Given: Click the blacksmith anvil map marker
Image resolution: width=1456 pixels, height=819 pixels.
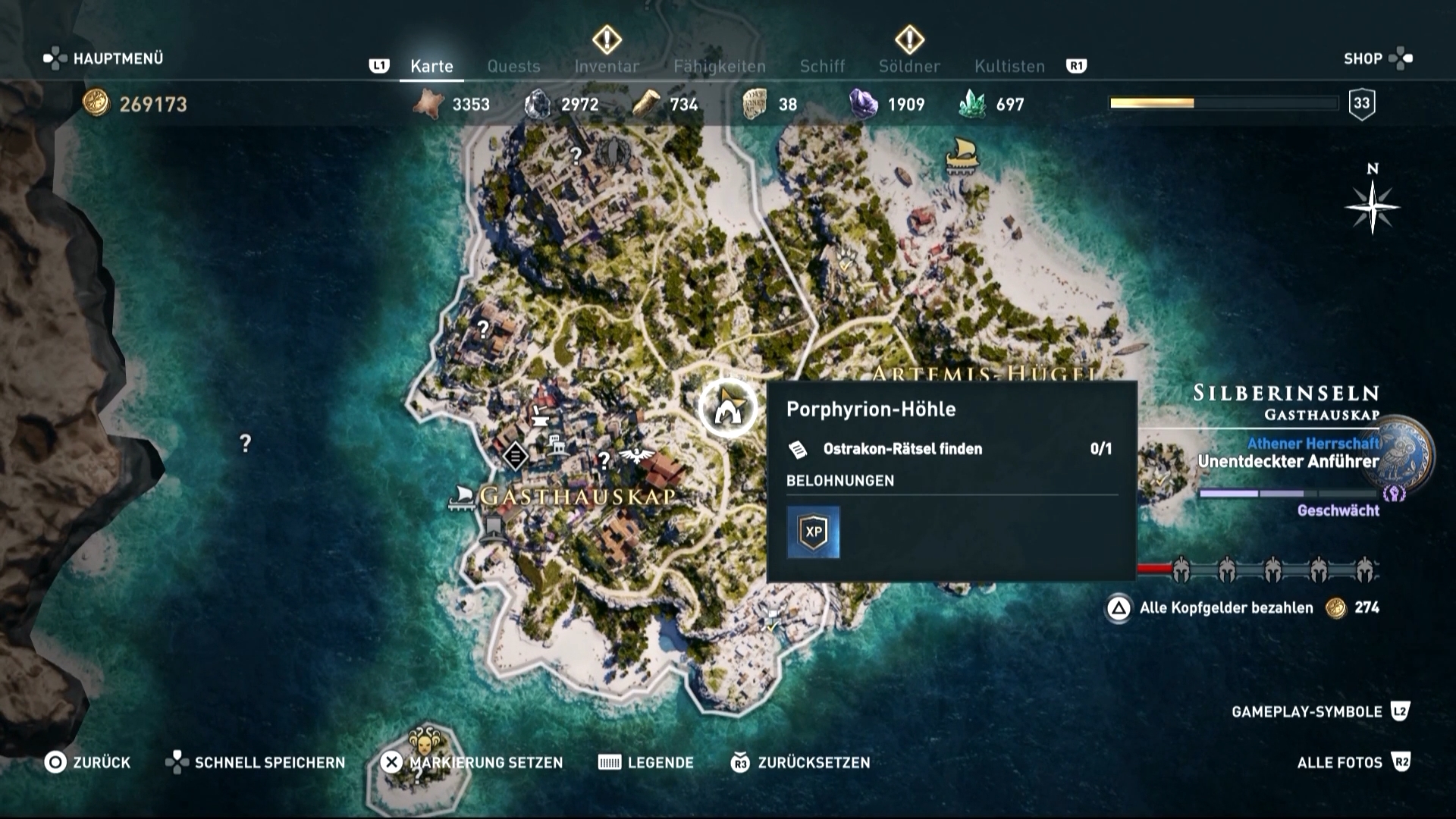Looking at the screenshot, I should (540, 415).
